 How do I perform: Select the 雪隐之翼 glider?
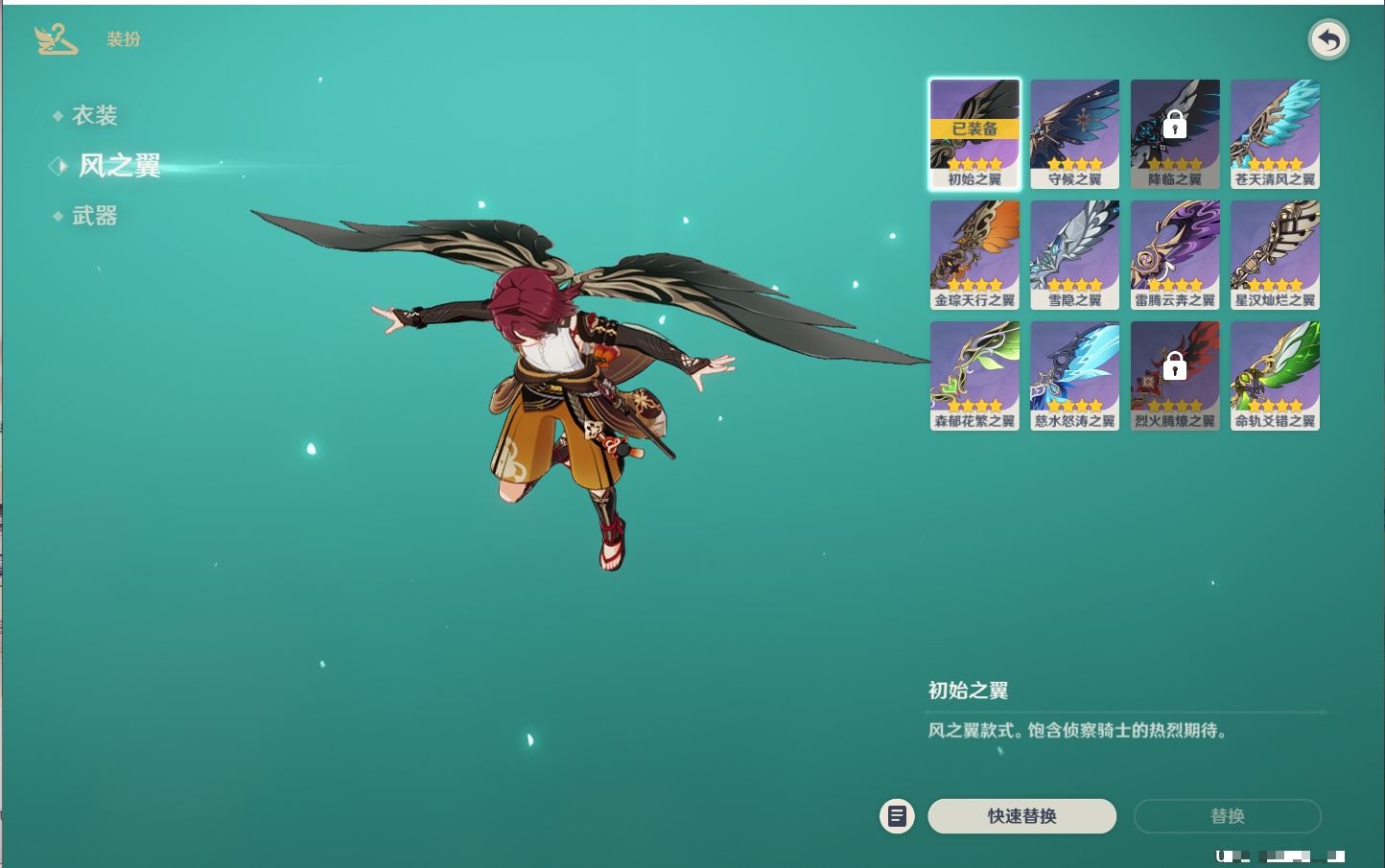(1074, 254)
